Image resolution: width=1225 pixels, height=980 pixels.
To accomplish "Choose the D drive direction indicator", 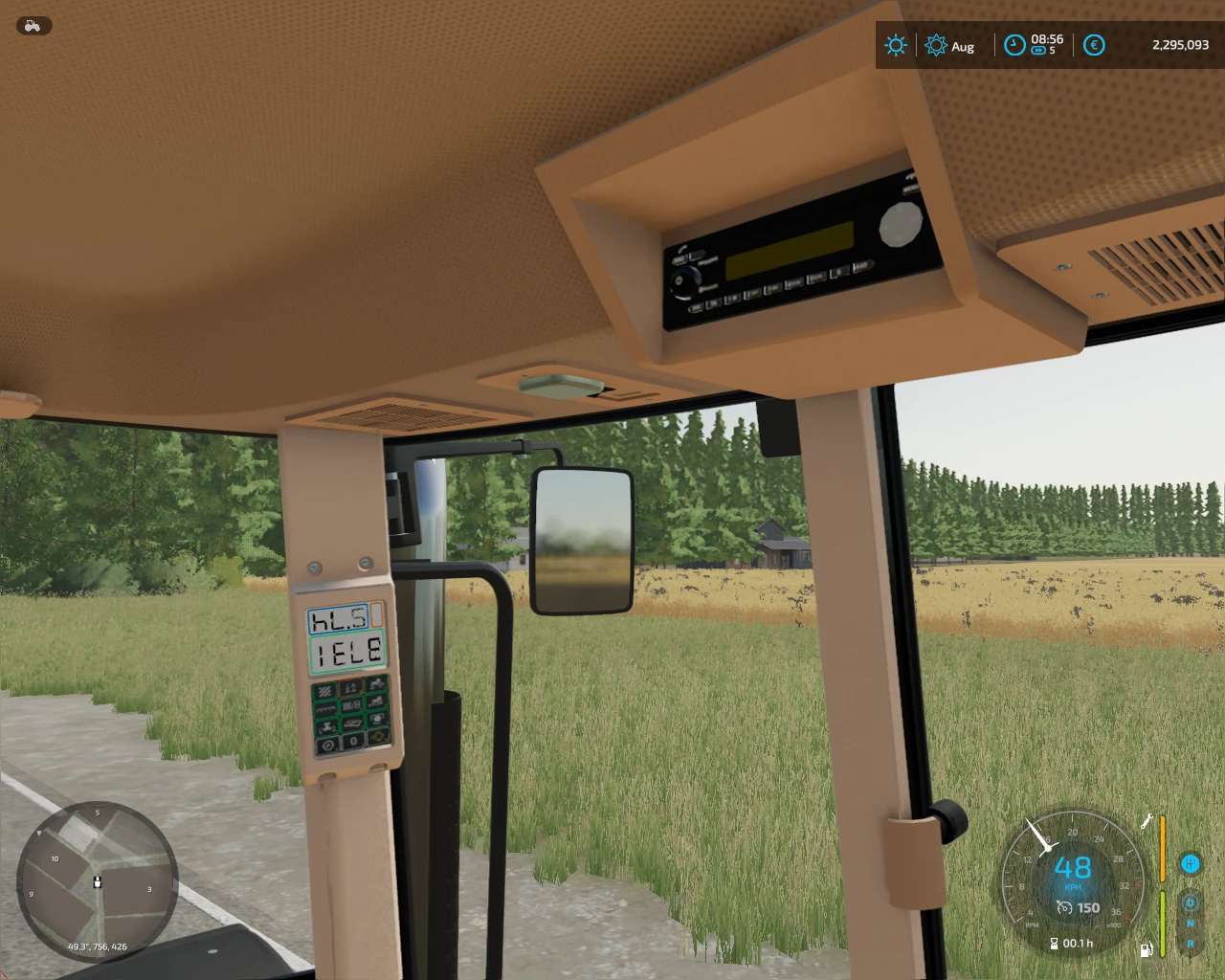I will [x=1191, y=902].
